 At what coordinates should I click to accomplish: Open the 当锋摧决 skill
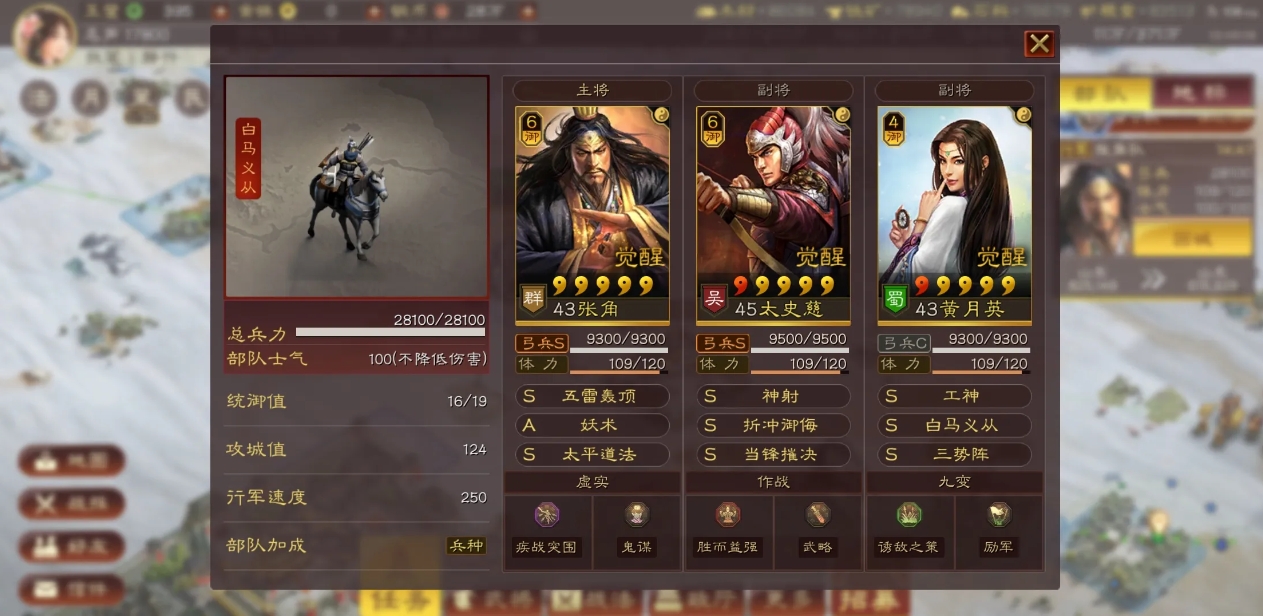click(x=773, y=454)
